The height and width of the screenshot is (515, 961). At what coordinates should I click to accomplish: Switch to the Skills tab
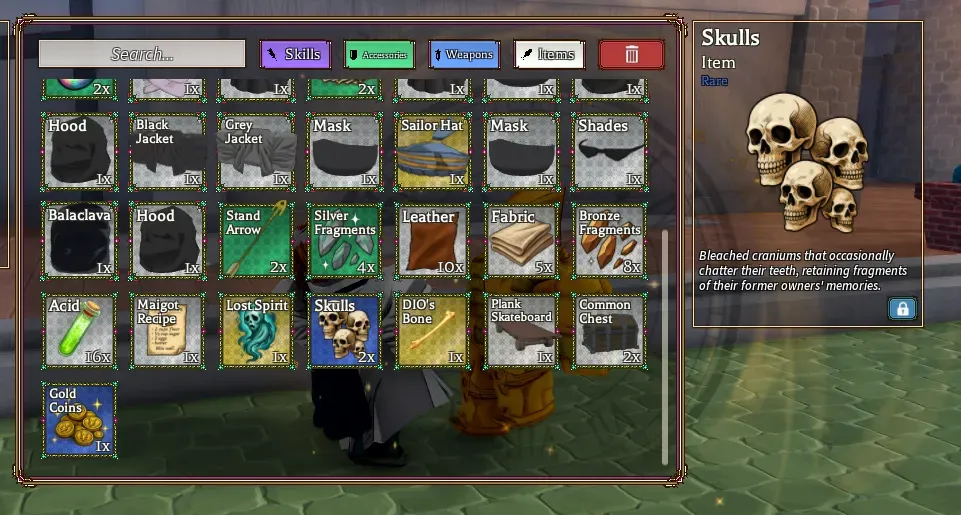295,54
